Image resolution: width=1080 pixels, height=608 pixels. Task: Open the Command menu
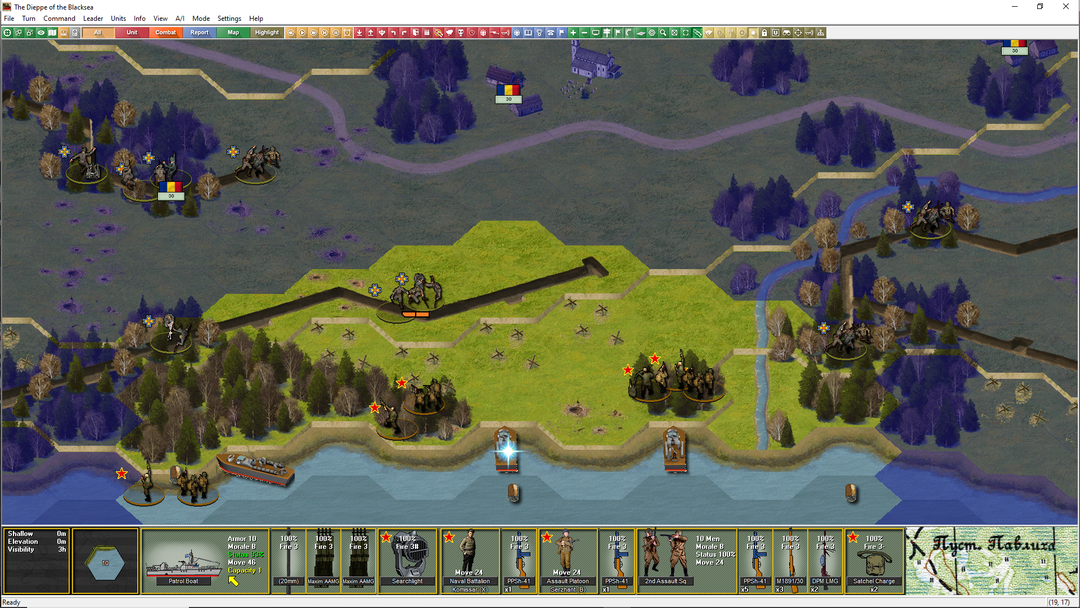59,19
